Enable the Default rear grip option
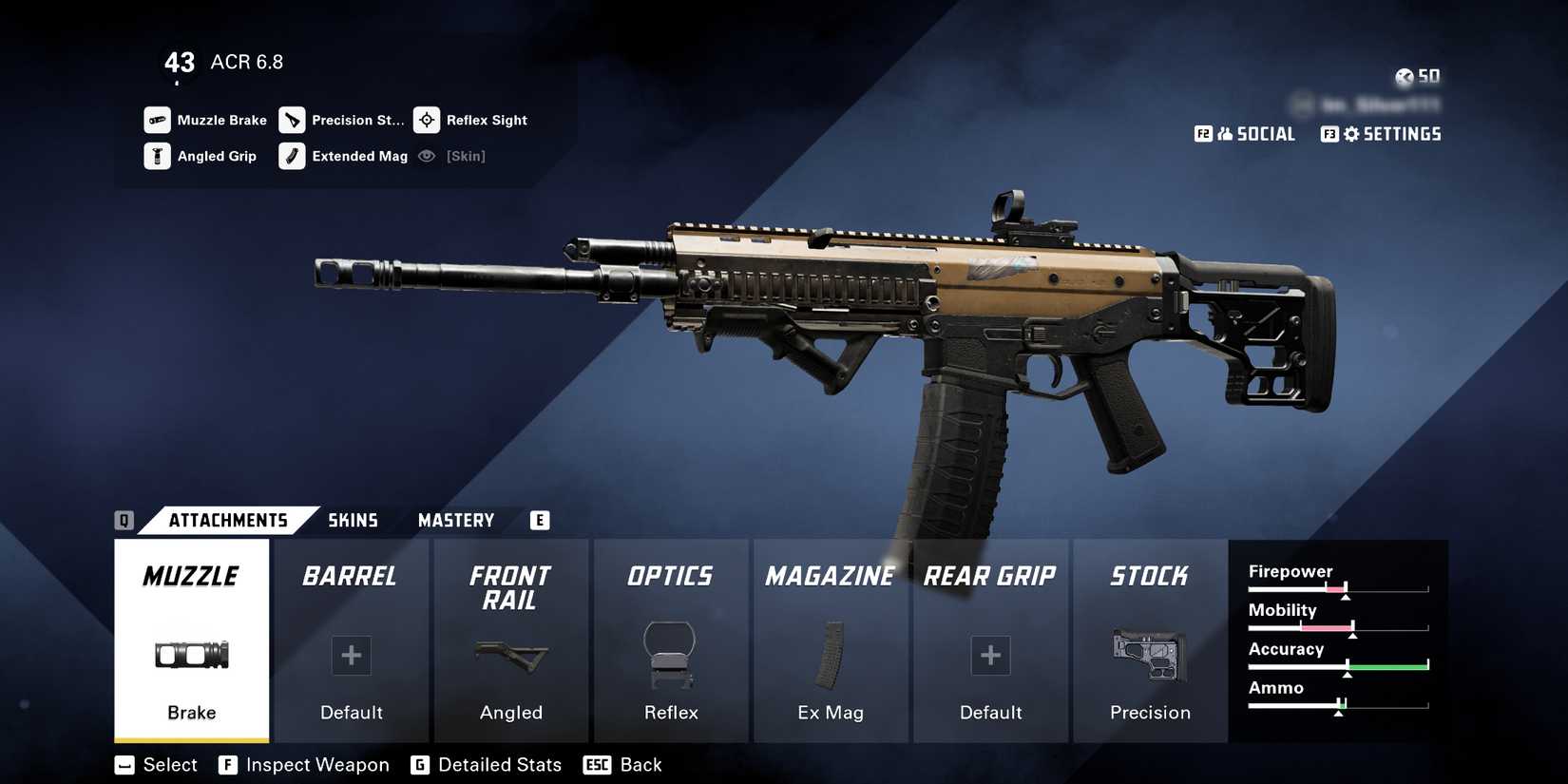Viewport: 1568px width, 784px height. pos(990,656)
